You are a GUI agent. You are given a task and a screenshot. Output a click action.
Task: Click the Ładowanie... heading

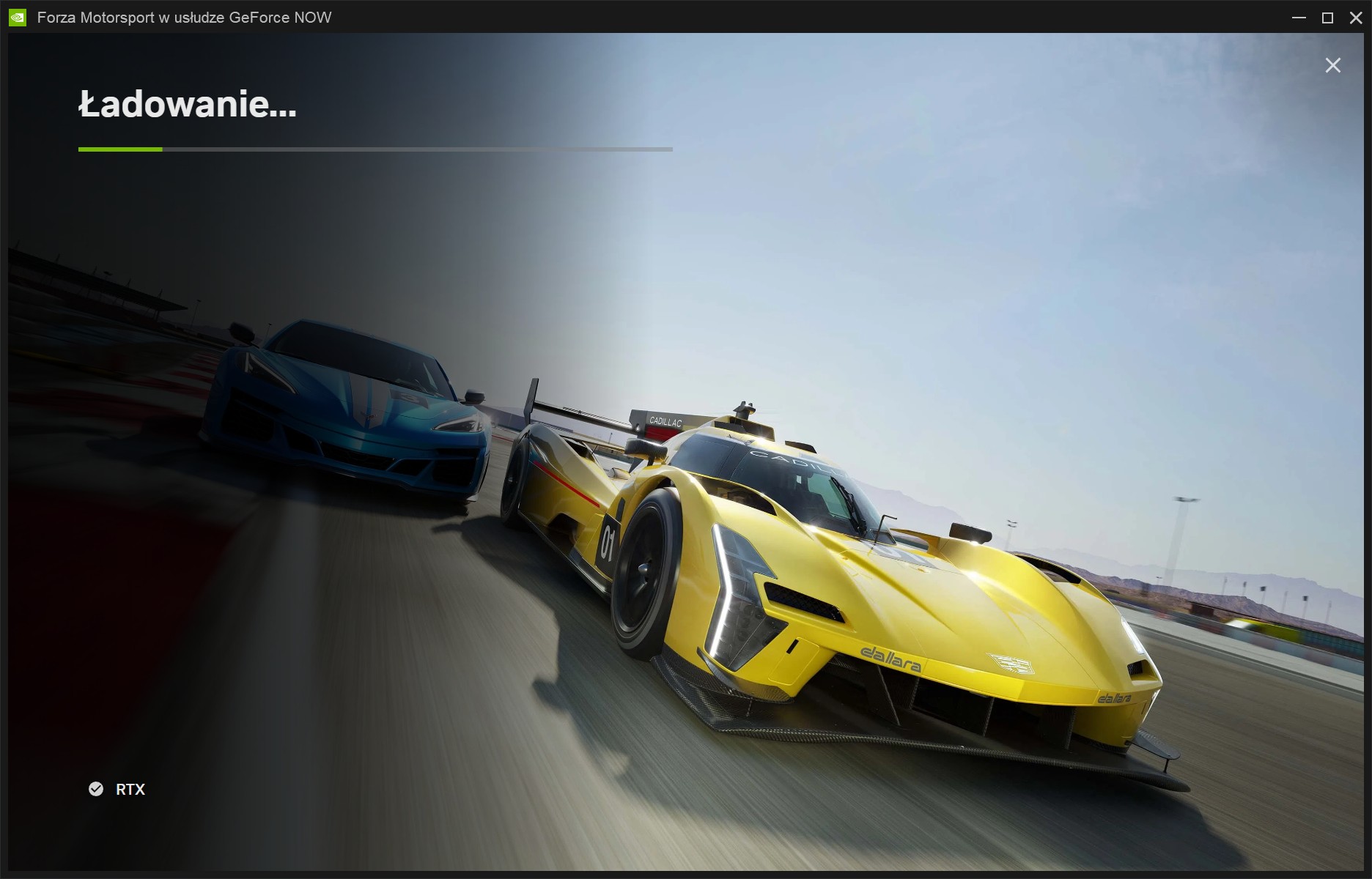pyautogui.click(x=188, y=105)
